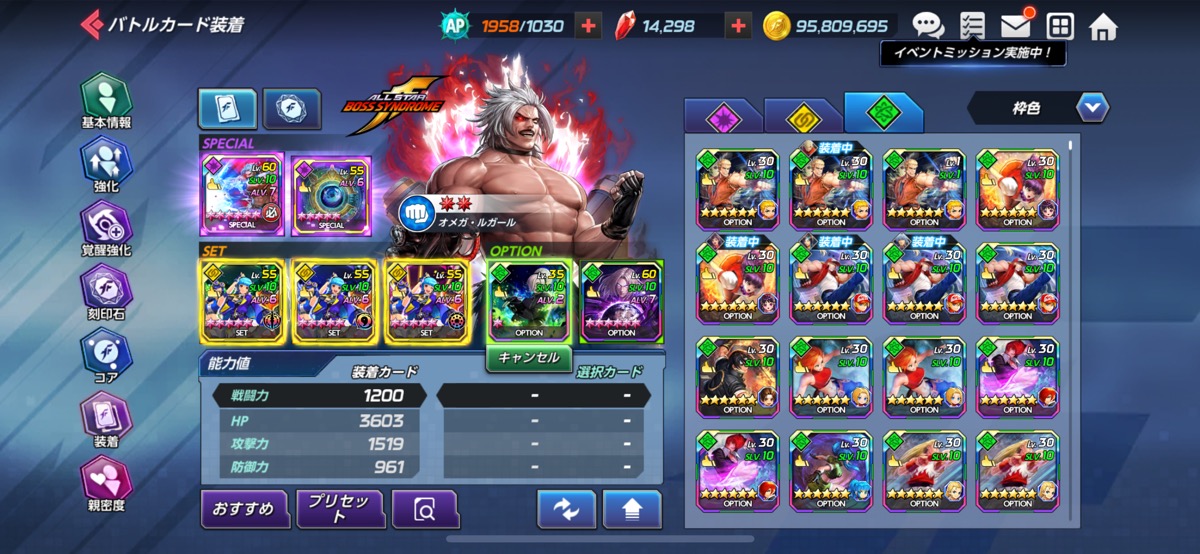
Task: Open 覚醒強化 awakening menu
Action: coord(105,228)
